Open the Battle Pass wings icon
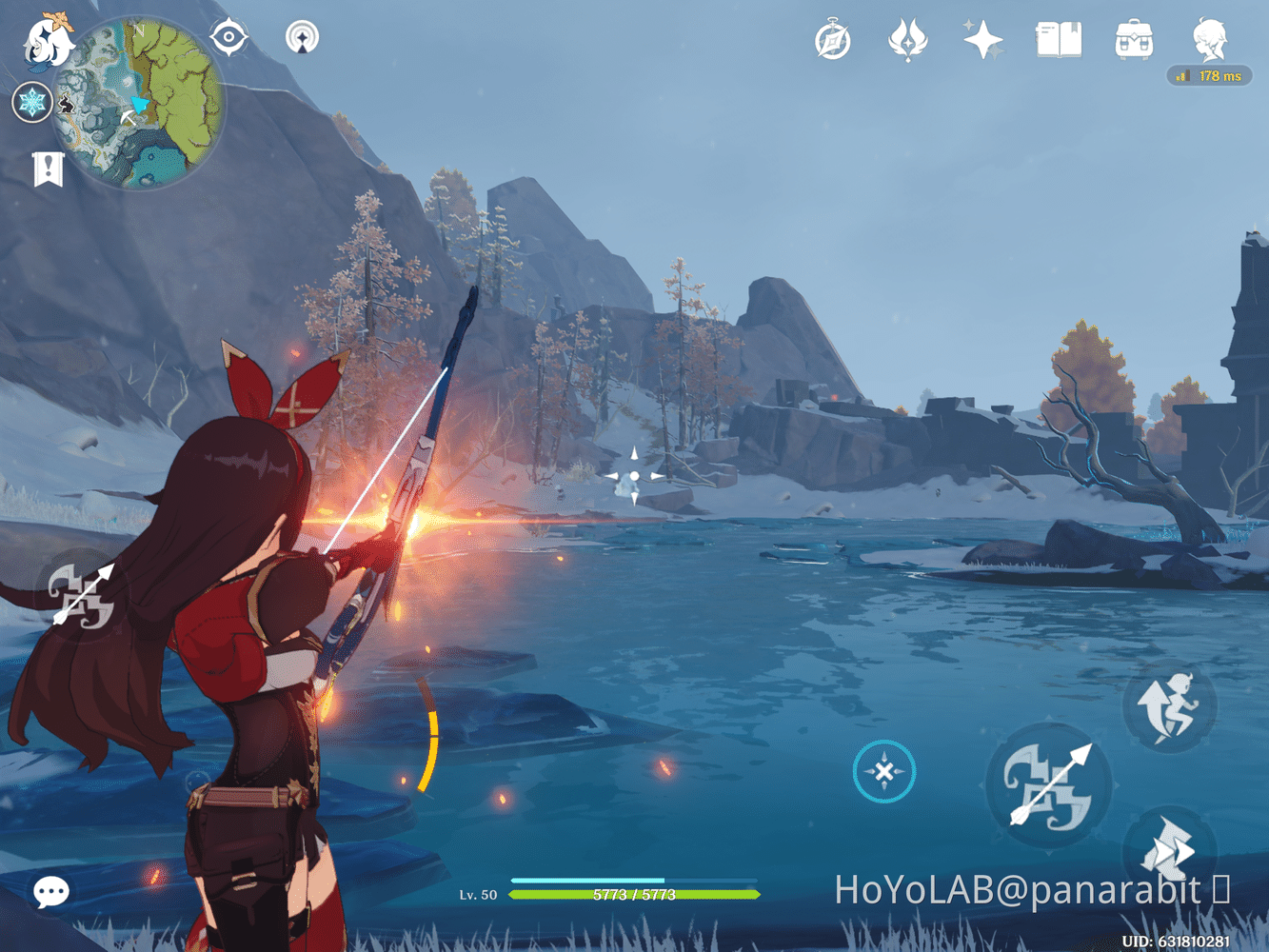 pos(909,39)
